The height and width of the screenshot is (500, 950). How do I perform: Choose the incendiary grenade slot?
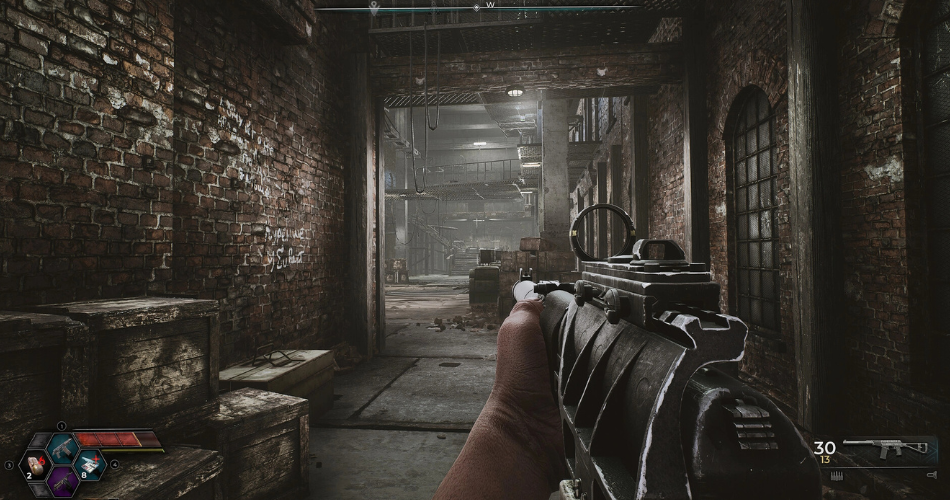click(35, 465)
